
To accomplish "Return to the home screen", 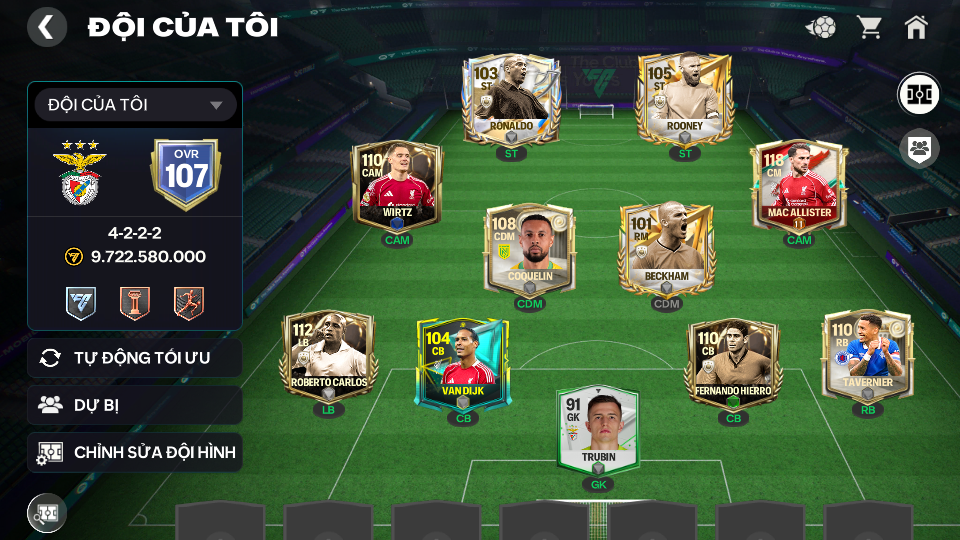I will (916, 27).
